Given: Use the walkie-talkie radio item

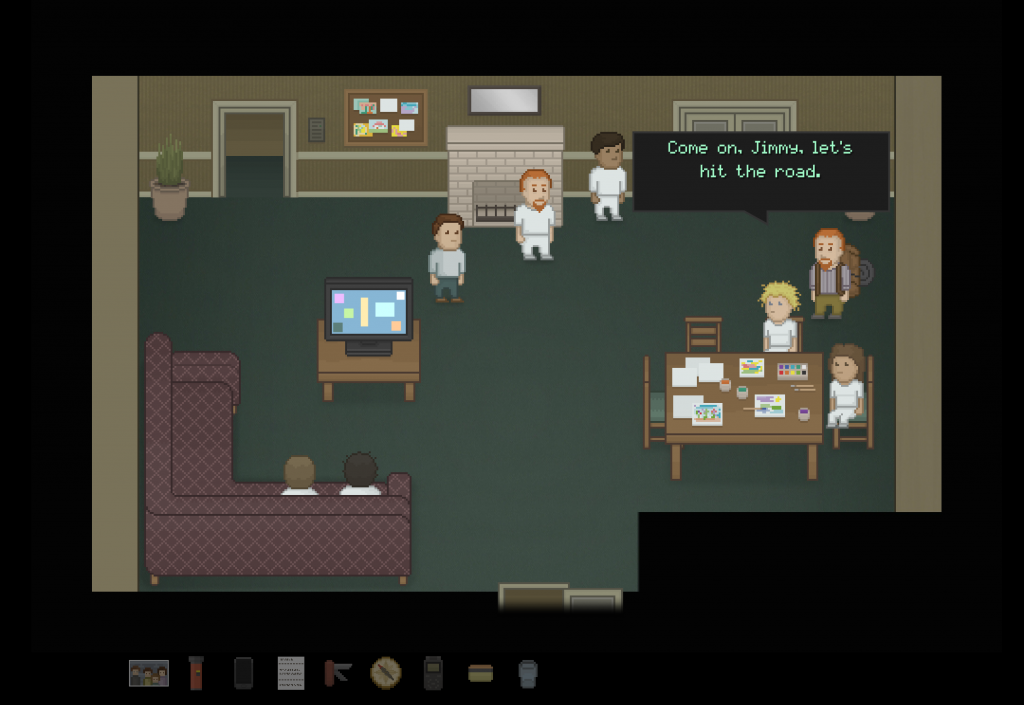Looking at the screenshot, I should [432, 673].
